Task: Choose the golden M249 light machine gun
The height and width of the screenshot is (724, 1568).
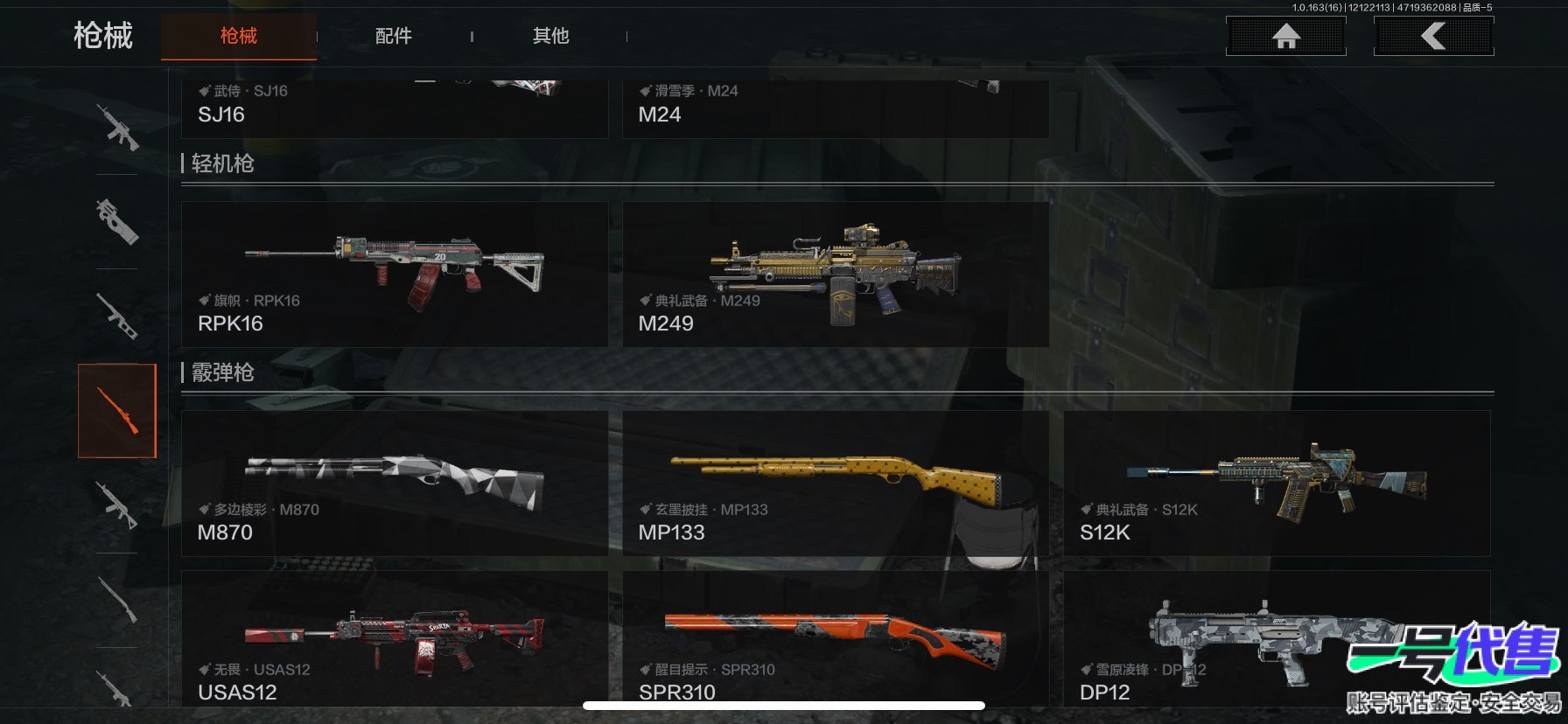Action: (835, 275)
